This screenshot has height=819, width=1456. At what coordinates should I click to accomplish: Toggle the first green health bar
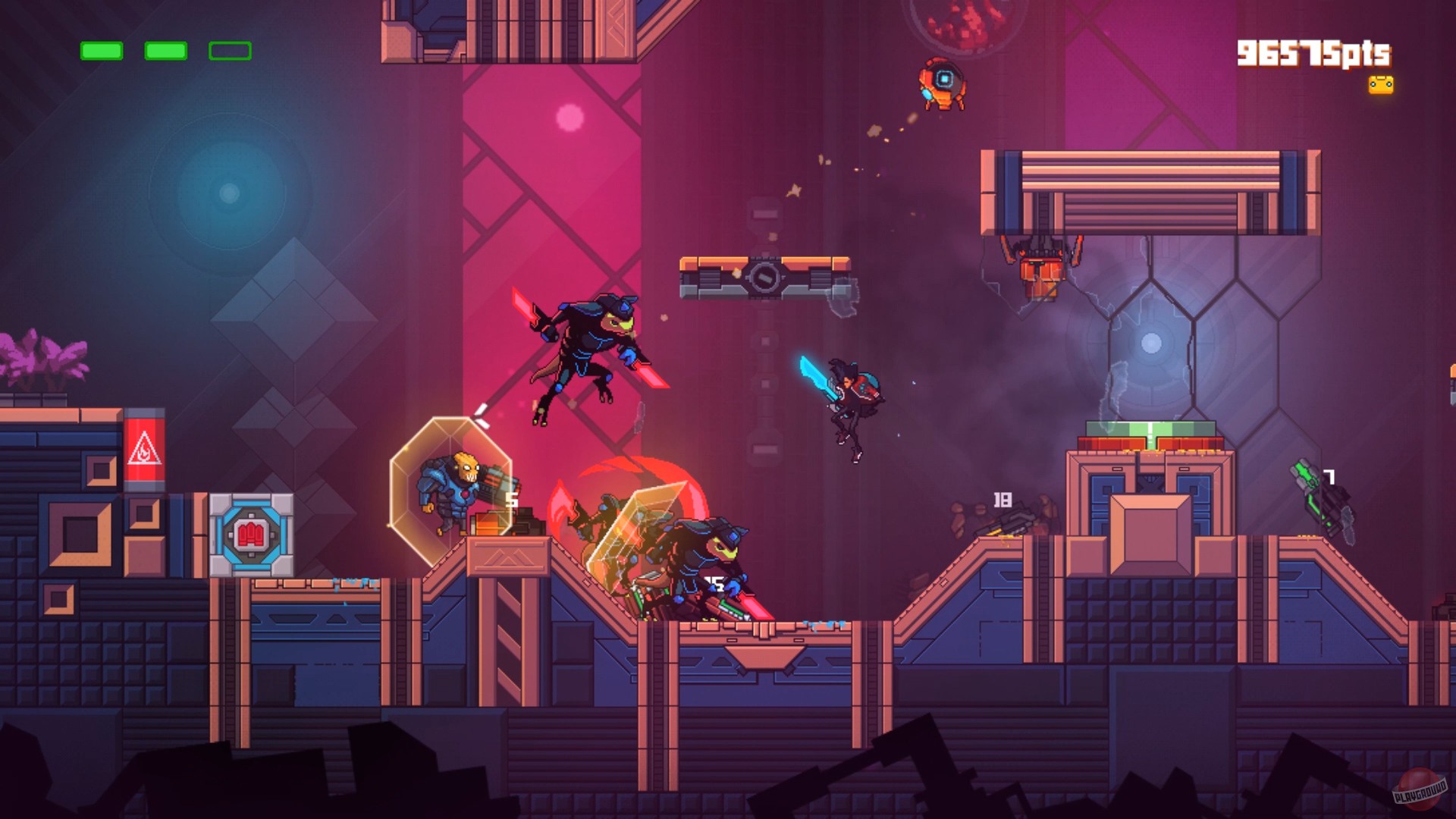[x=101, y=50]
